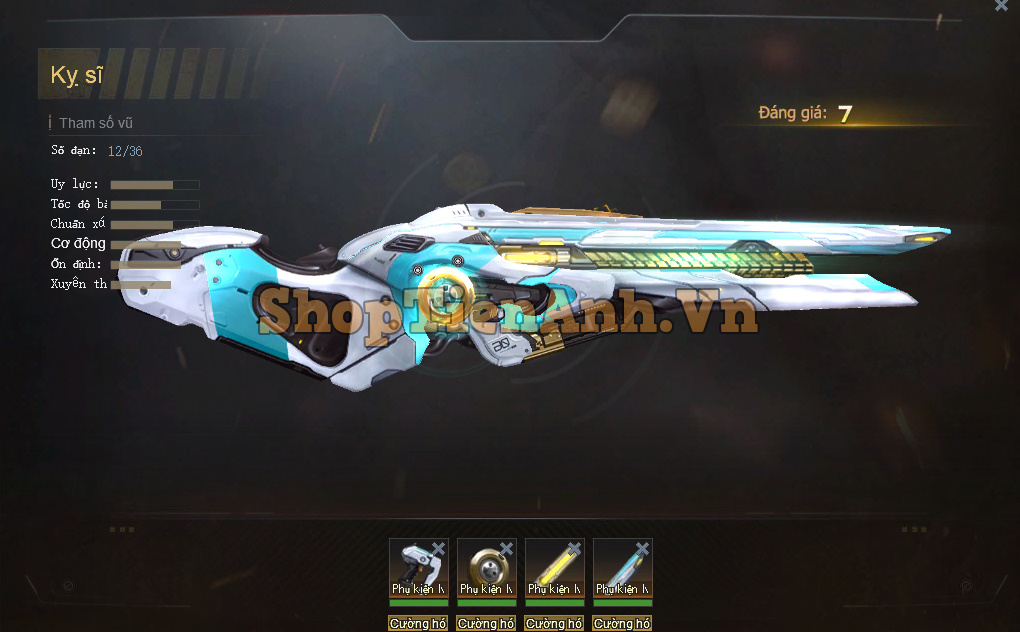Viewport: 1020px width, 632px height.
Task: Upgrade the yellow barrel accessory via Cường hóa
Action: tap(554, 624)
